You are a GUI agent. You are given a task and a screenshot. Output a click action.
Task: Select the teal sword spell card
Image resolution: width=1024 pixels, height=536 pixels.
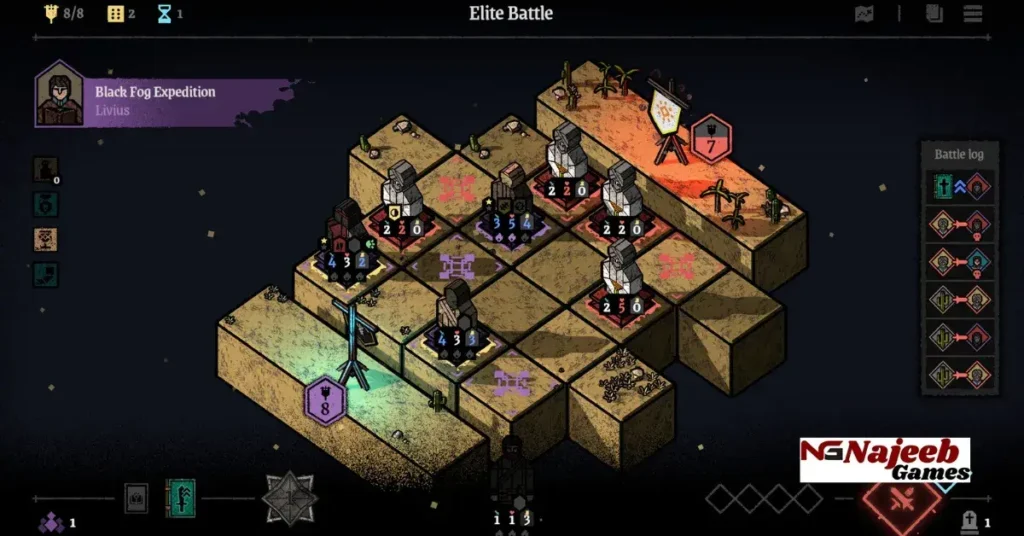tap(180, 498)
